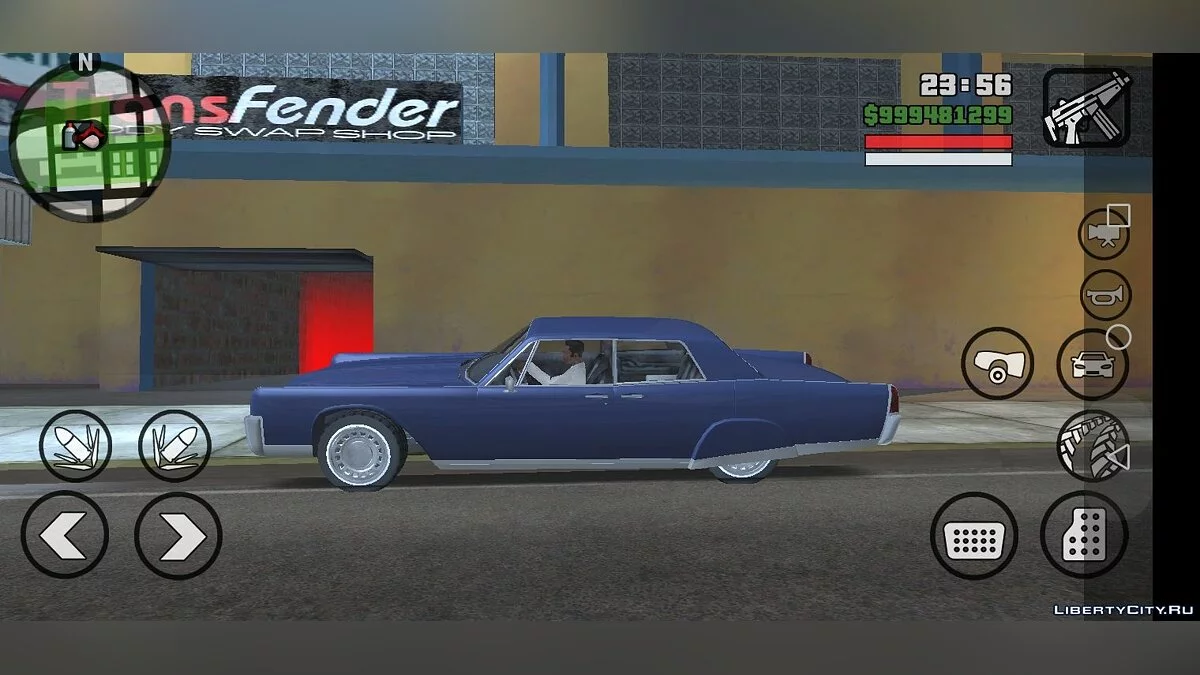The height and width of the screenshot is (675, 1200).
Task: Tap the wide brake pedal button
Action: (x=973, y=536)
